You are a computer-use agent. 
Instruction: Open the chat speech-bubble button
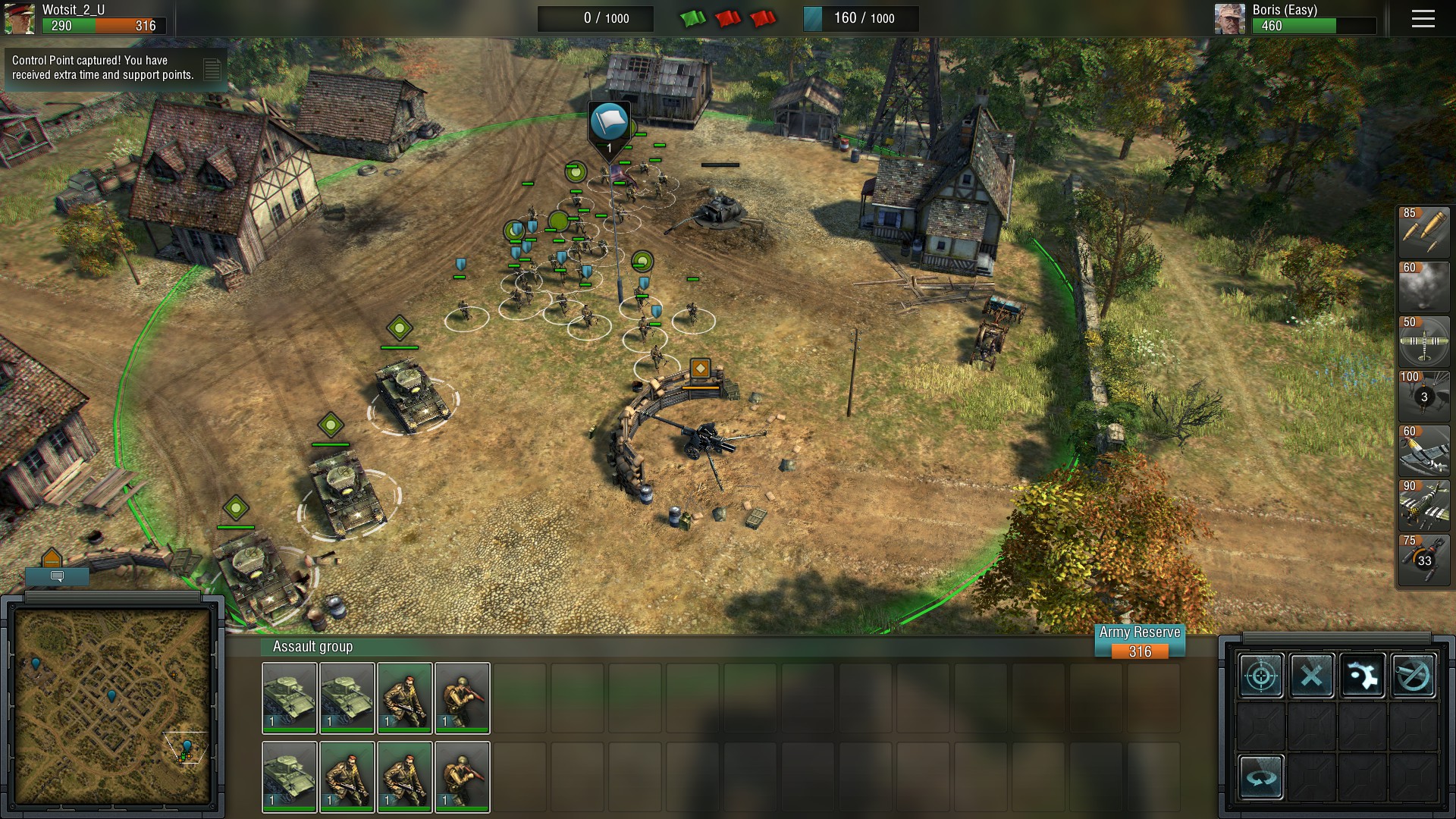point(57,576)
